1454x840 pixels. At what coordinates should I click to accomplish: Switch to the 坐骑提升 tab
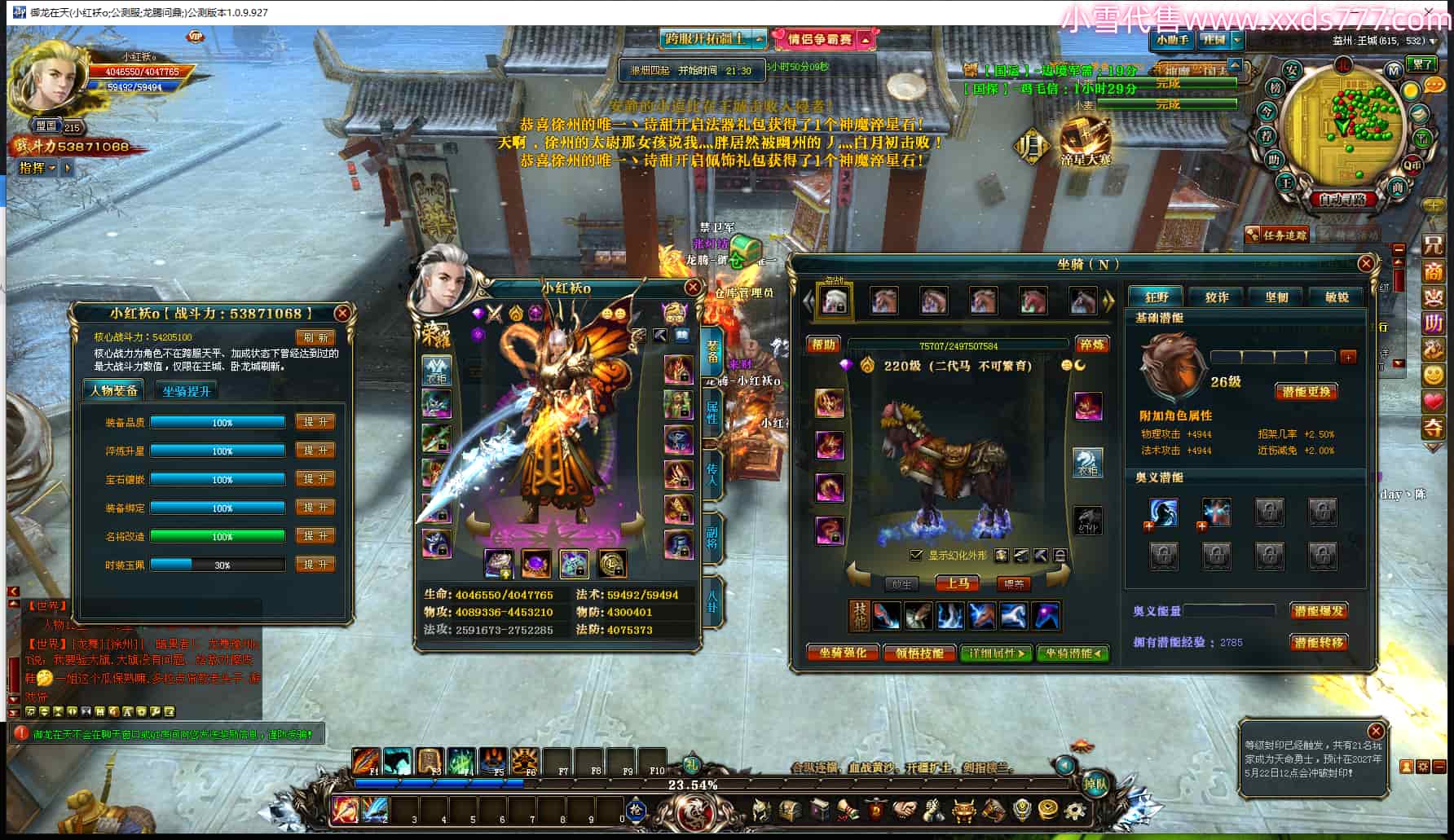point(187,391)
